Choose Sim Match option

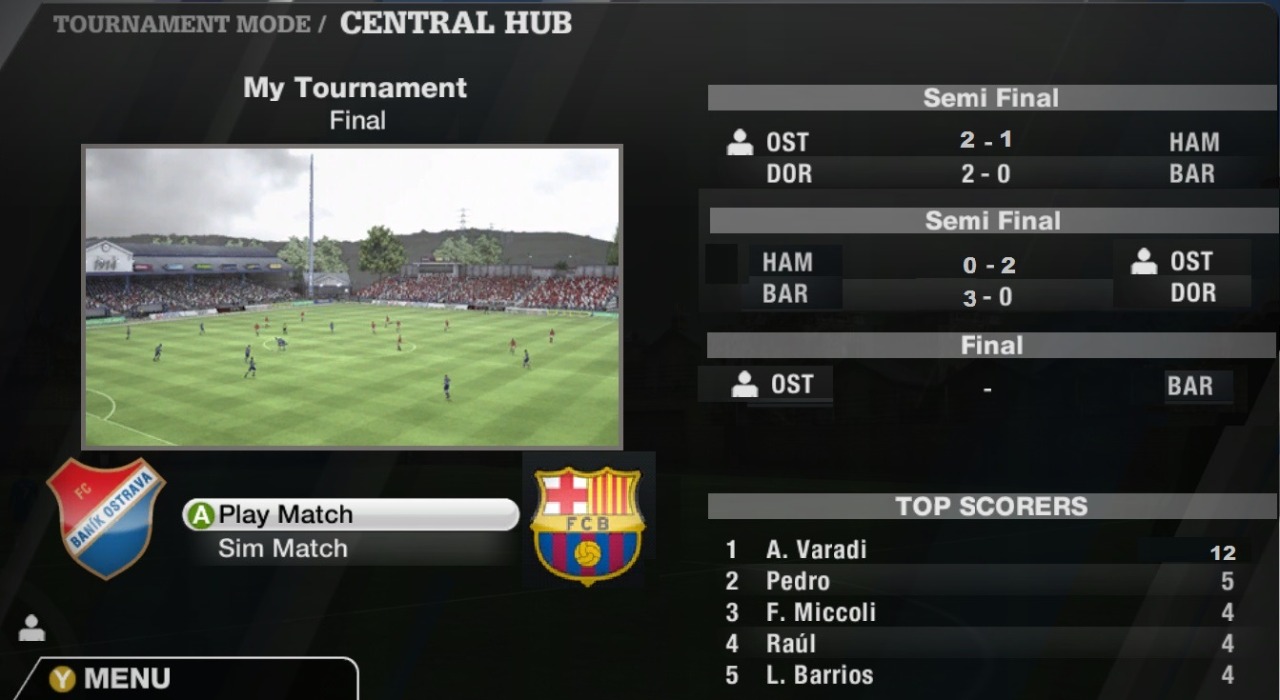283,548
